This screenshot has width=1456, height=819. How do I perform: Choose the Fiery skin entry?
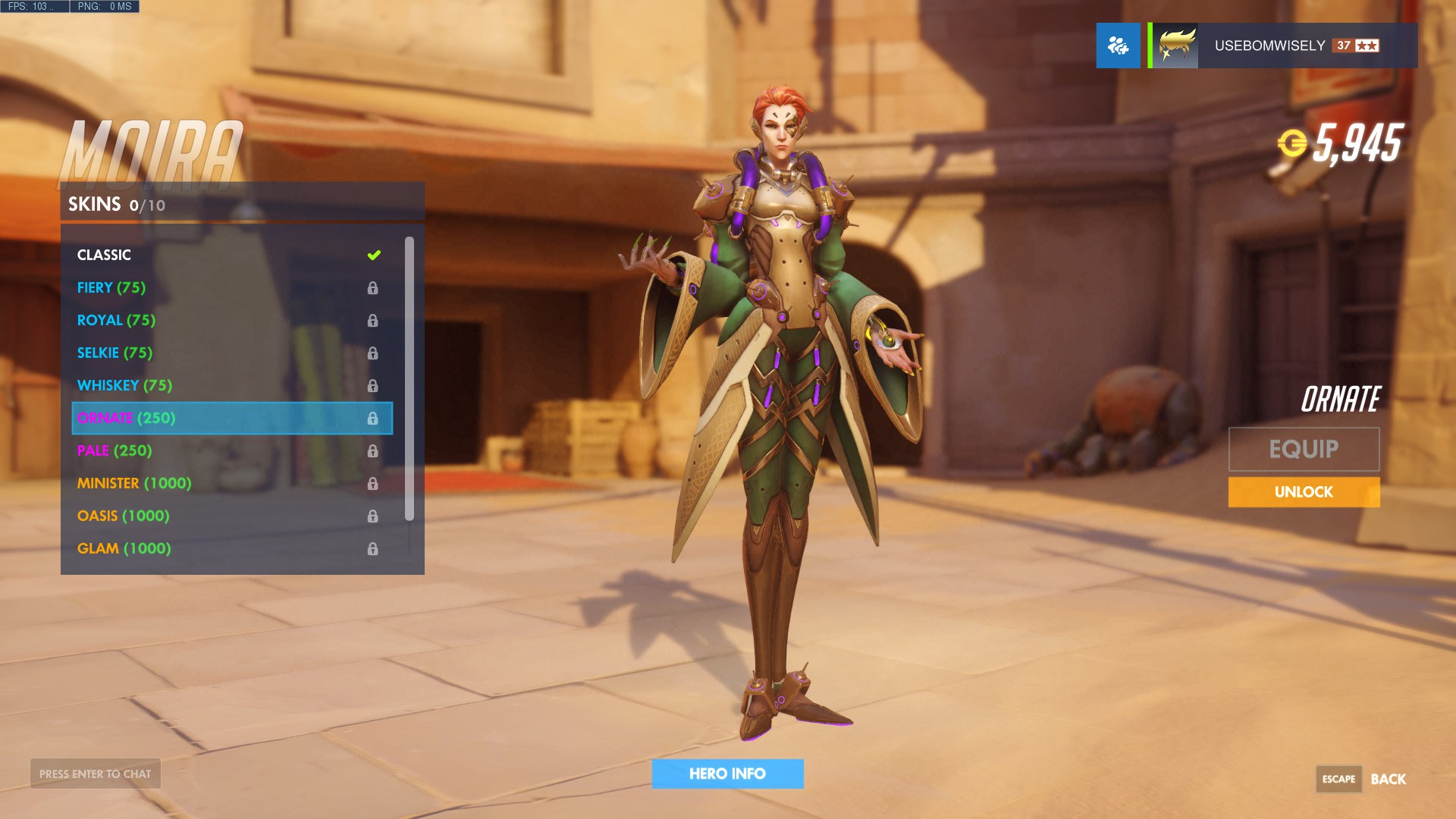[x=227, y=287]
